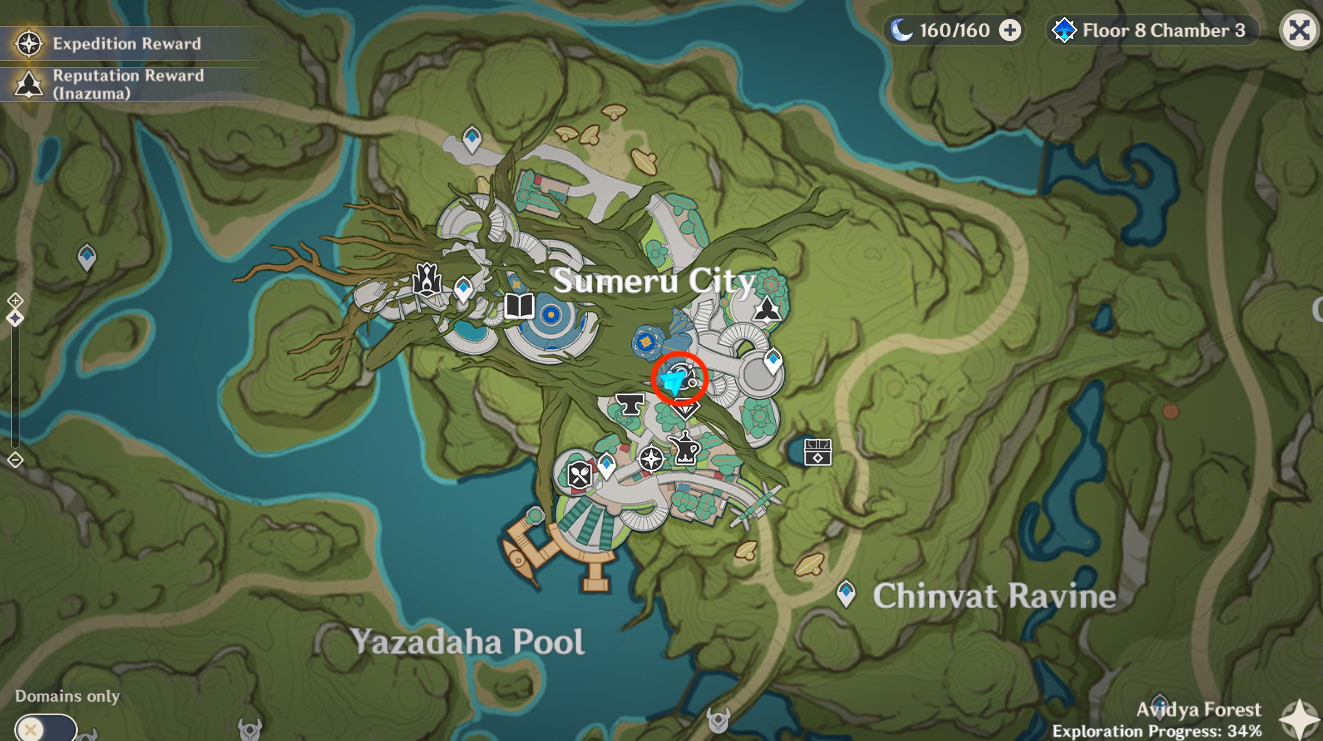Screen dimensions: 1323x741
Task: Open the Floor 8 Chamber 3 domain entry
Action: click(1150, 30)
